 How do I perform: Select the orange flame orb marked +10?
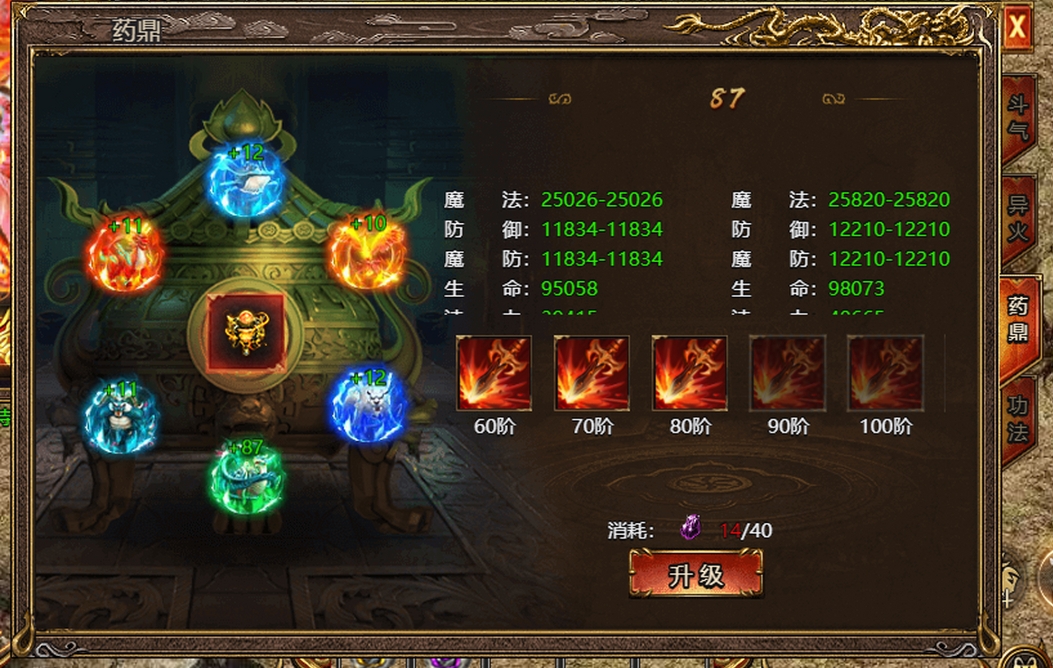pyautogui.click(x=367, y=251)
